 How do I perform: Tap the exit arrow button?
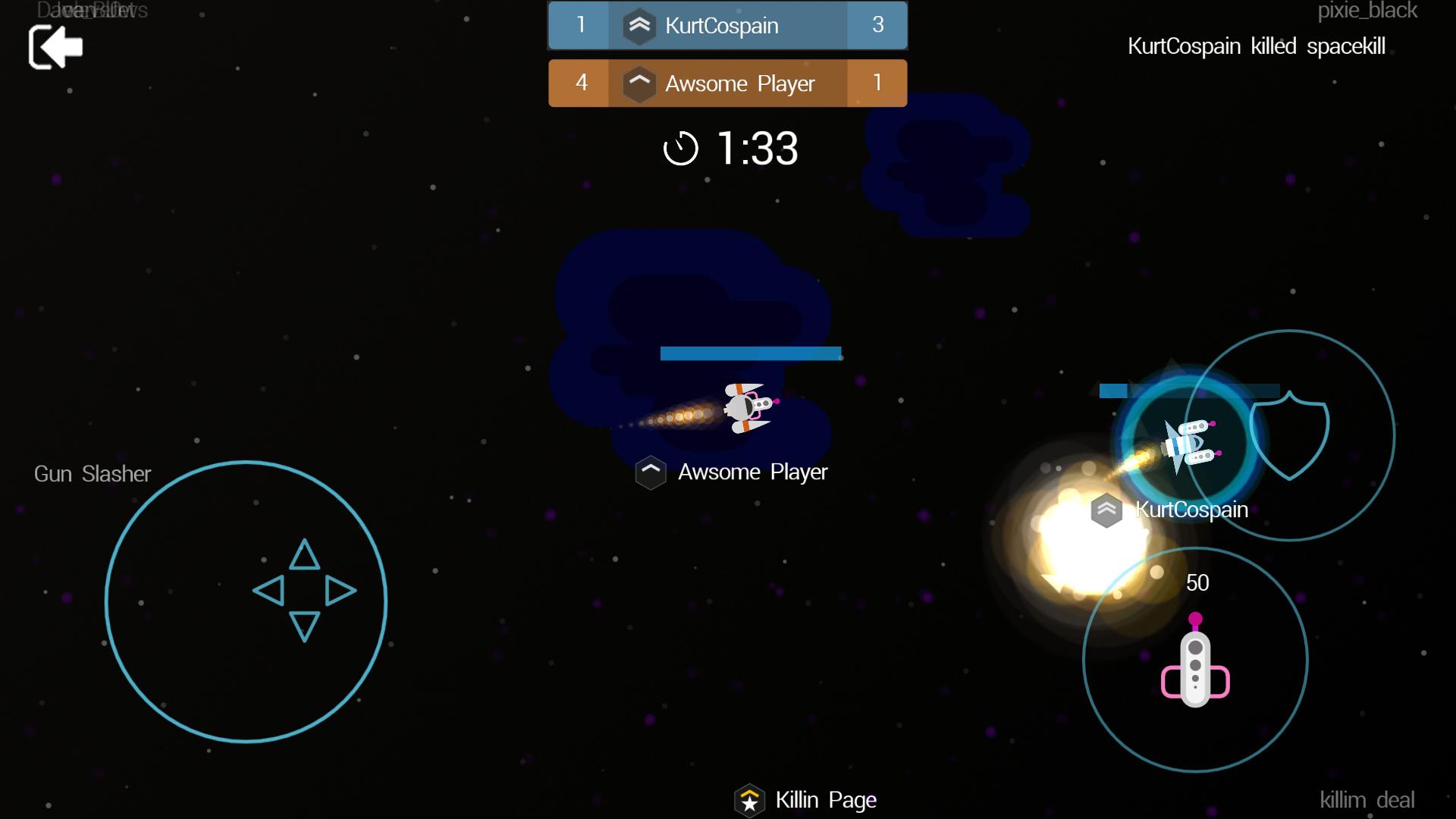[55, 47]
